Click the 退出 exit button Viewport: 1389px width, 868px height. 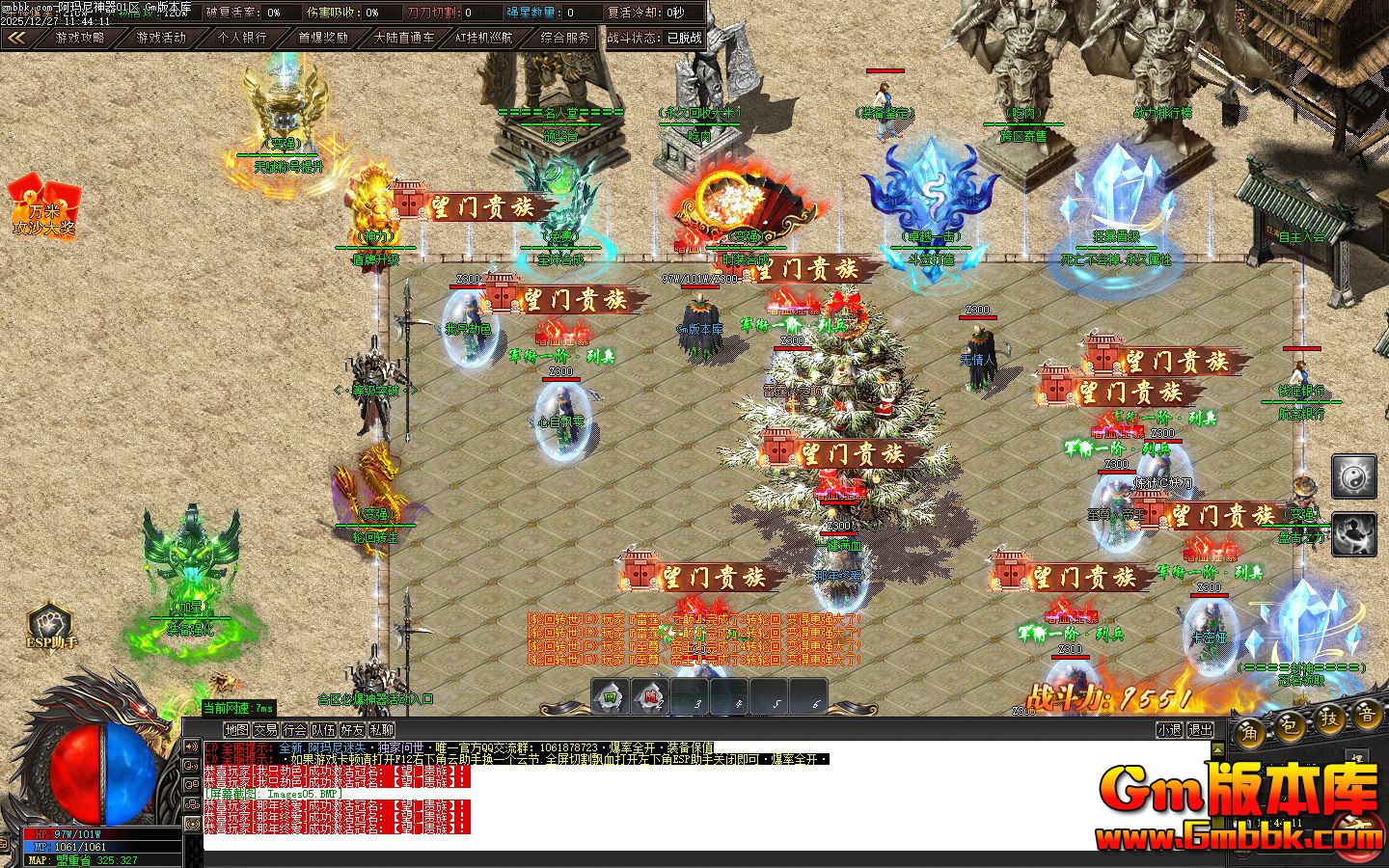pyautogui.click(x=1199, y=730)
